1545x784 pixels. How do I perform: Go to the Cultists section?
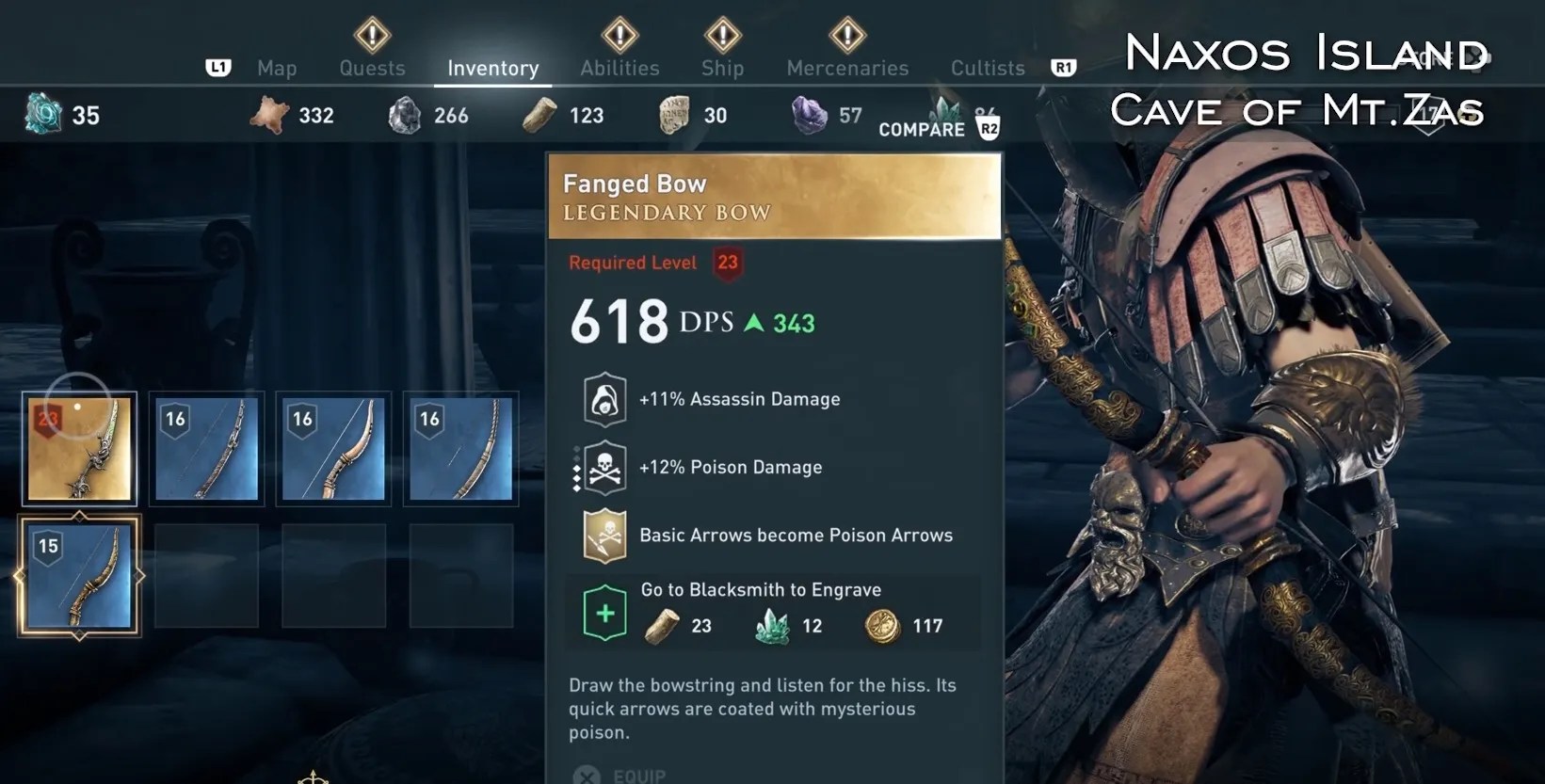[987, 68]
